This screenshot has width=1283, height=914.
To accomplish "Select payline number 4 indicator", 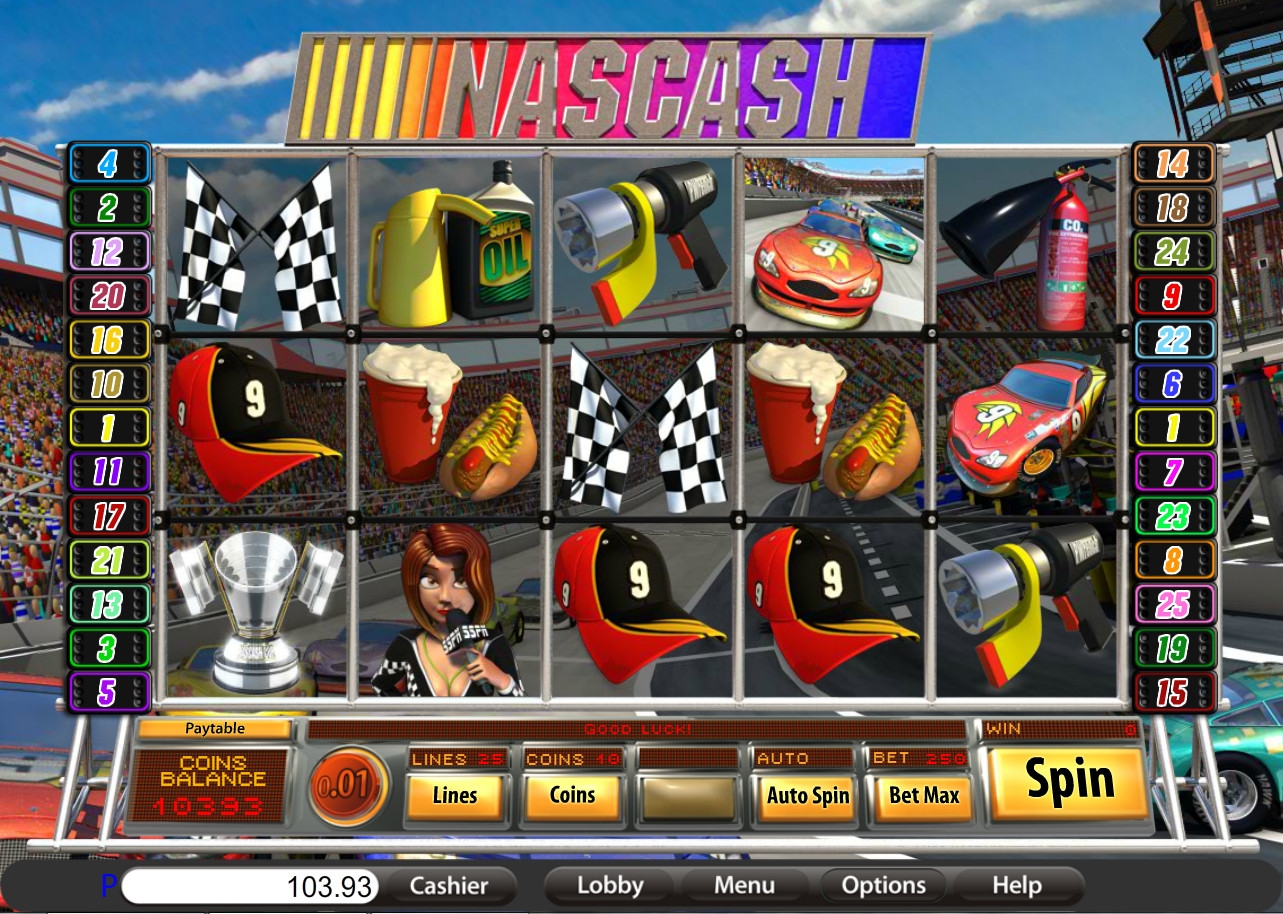I will (108, 163).
